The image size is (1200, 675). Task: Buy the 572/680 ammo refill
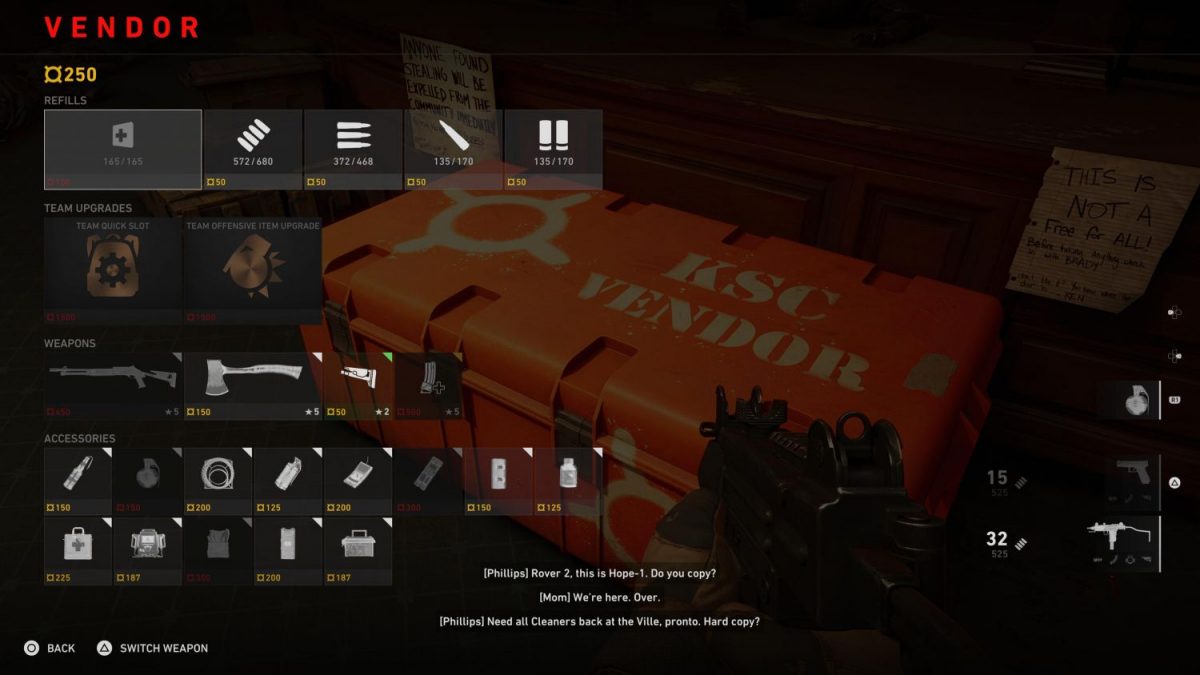(252, 149)
